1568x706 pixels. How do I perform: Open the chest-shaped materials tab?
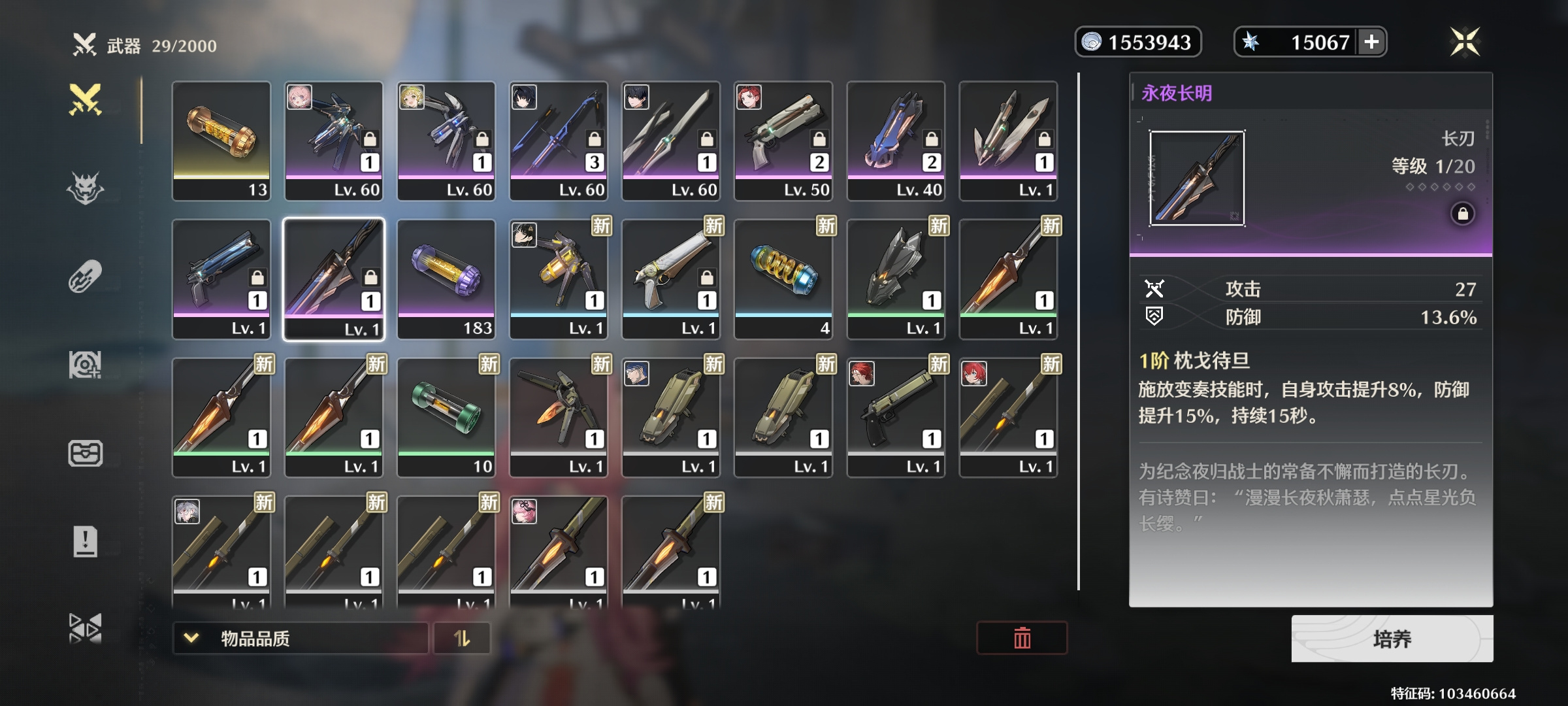86,453
